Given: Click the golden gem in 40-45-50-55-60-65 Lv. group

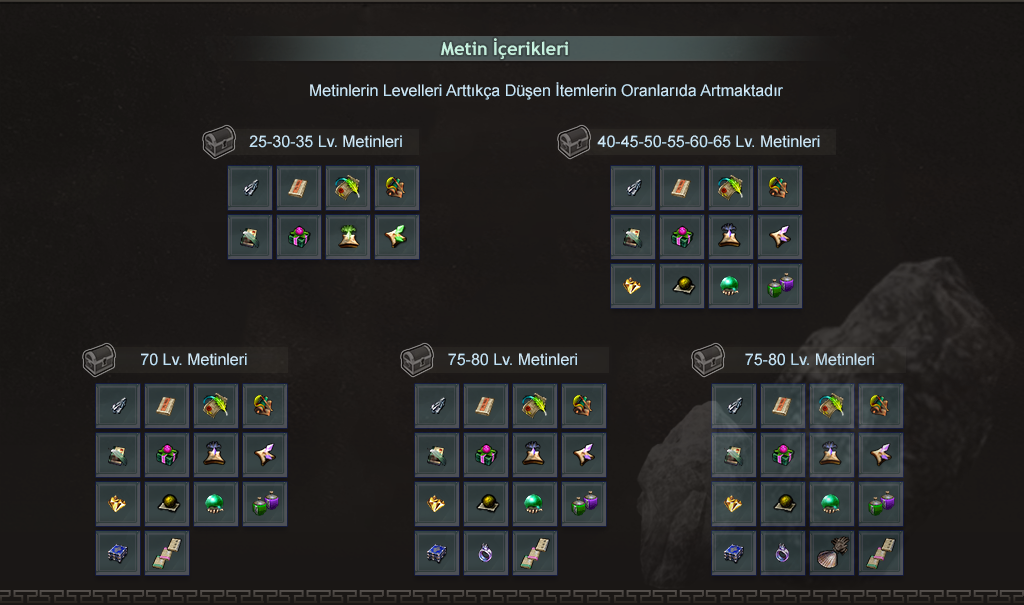Looking at the screenshot, I should point(633,286).
